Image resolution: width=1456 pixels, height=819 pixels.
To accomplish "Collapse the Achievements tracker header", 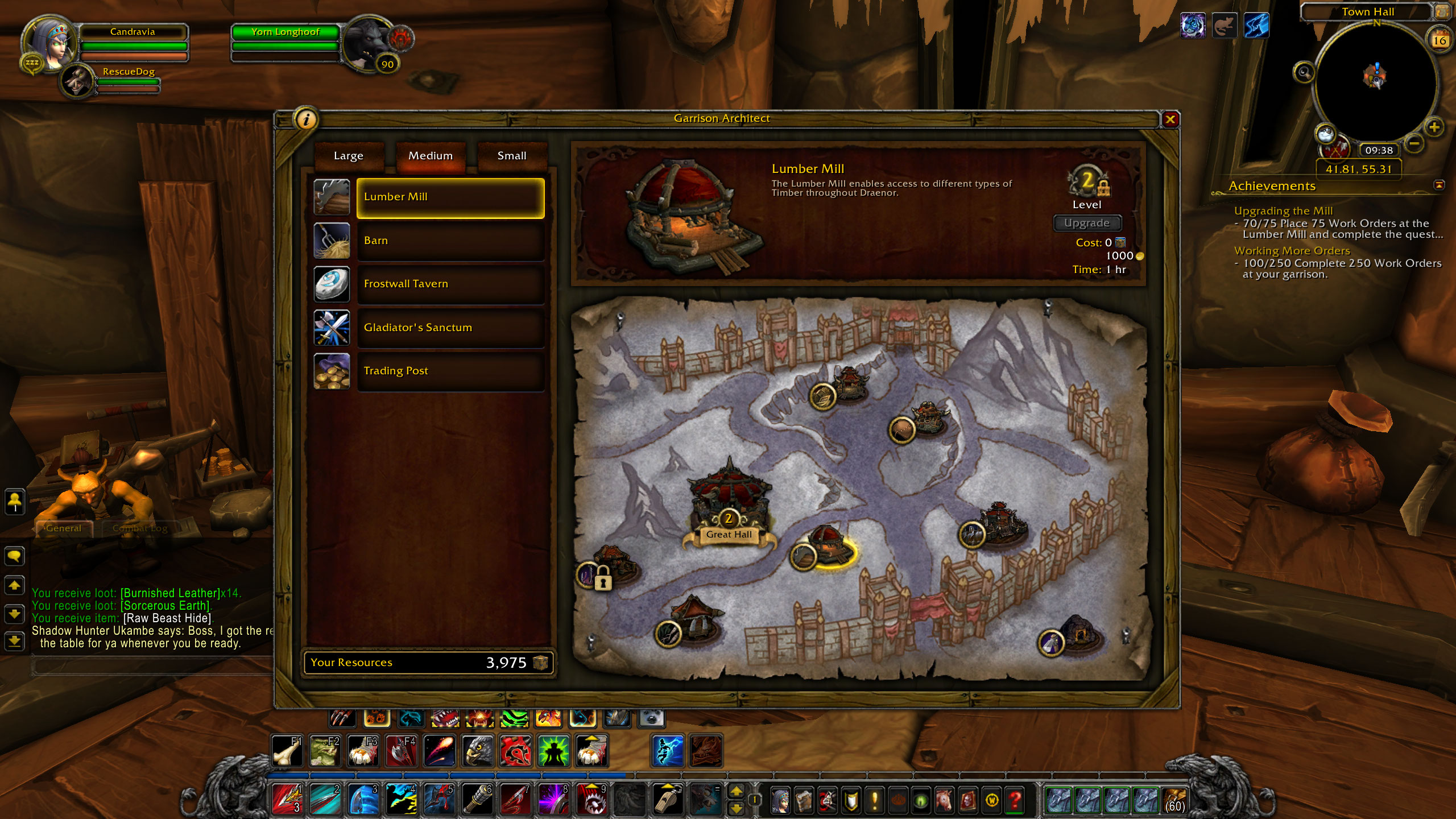I will point(1439,185).
